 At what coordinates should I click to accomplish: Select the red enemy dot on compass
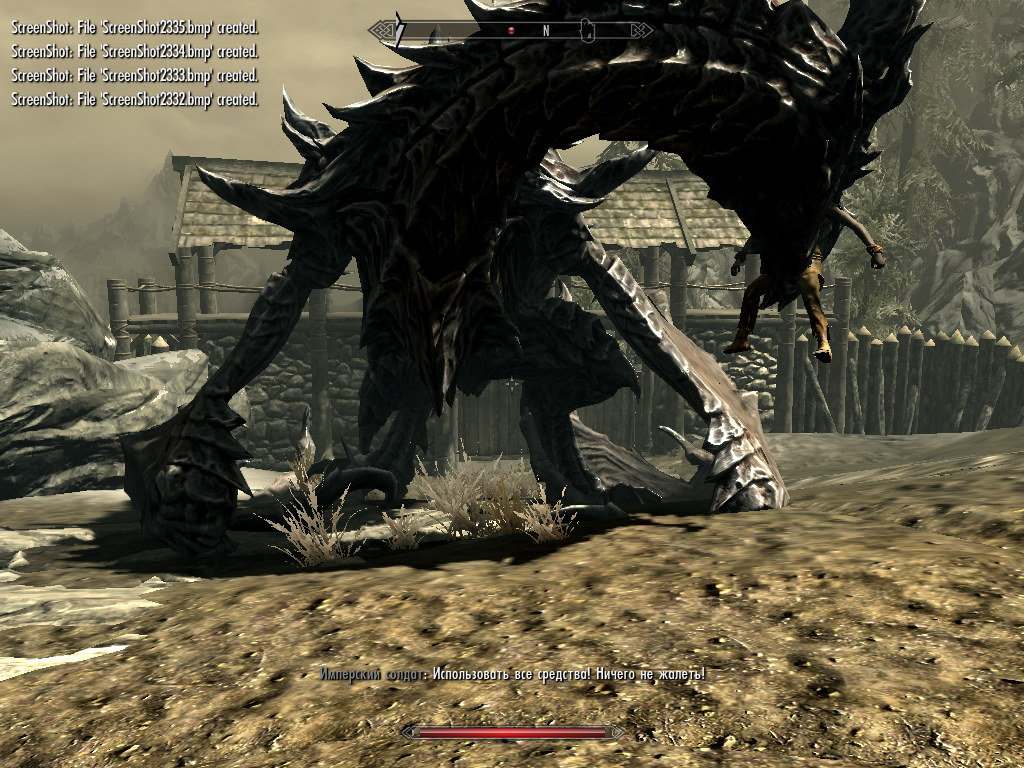511,31
